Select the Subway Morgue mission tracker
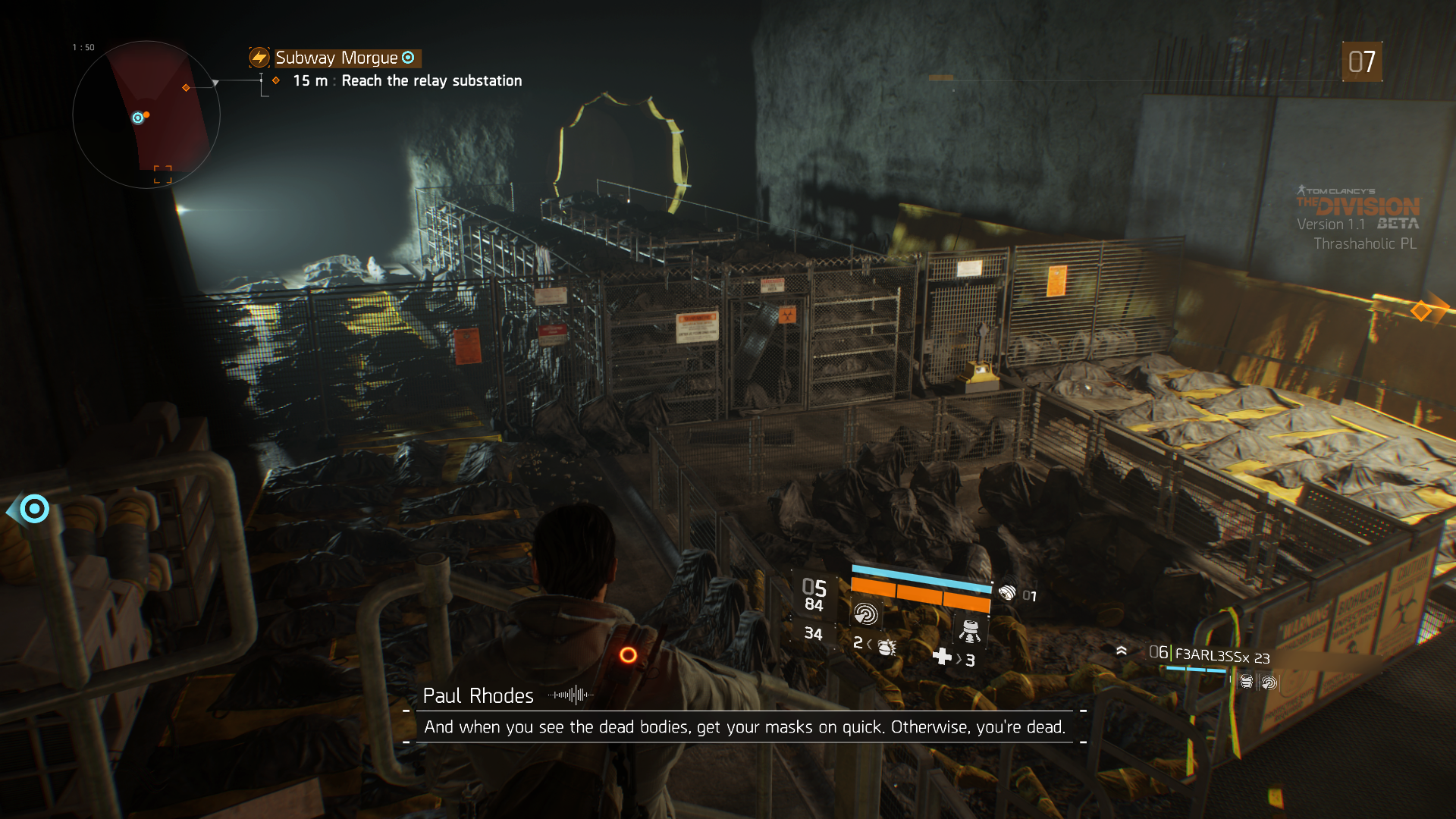This screenshot has width=1456, height=819. tap(336, 58)
